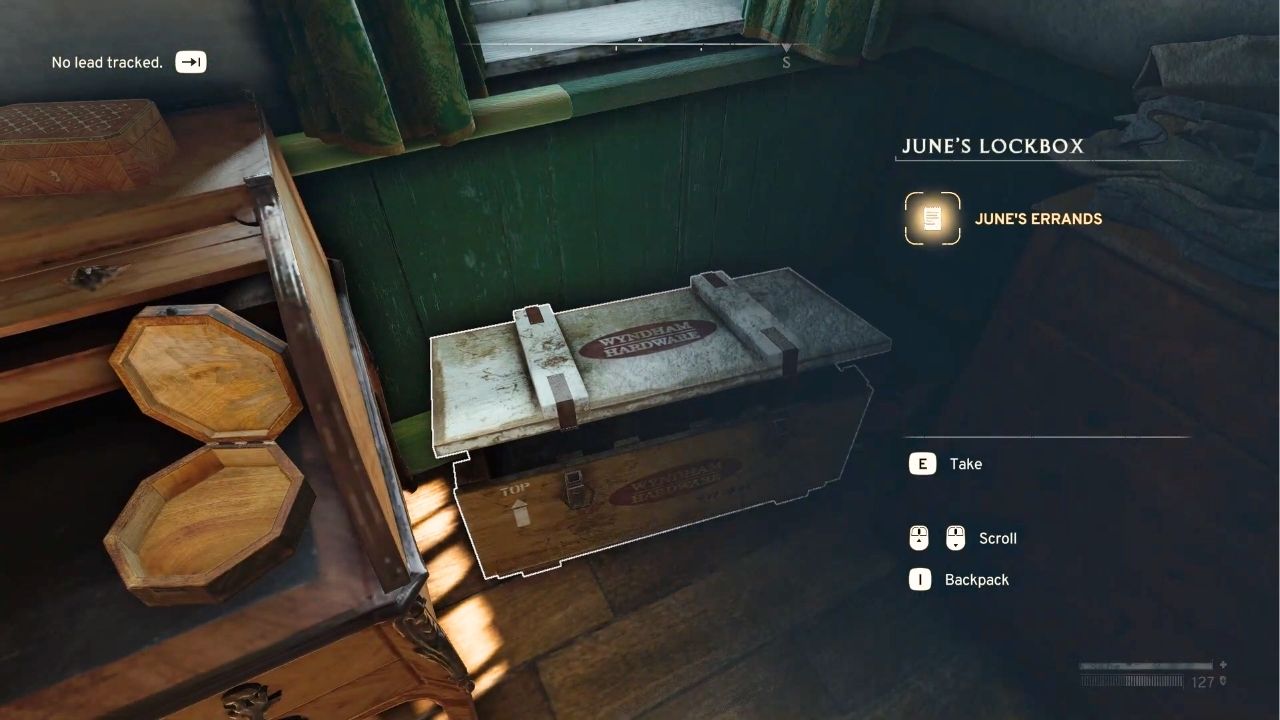Image resolution: width=1280 pixels, height=720 pixels.
Task: Click the I key prompt for Backpack
Action: (x=920, y=579)
